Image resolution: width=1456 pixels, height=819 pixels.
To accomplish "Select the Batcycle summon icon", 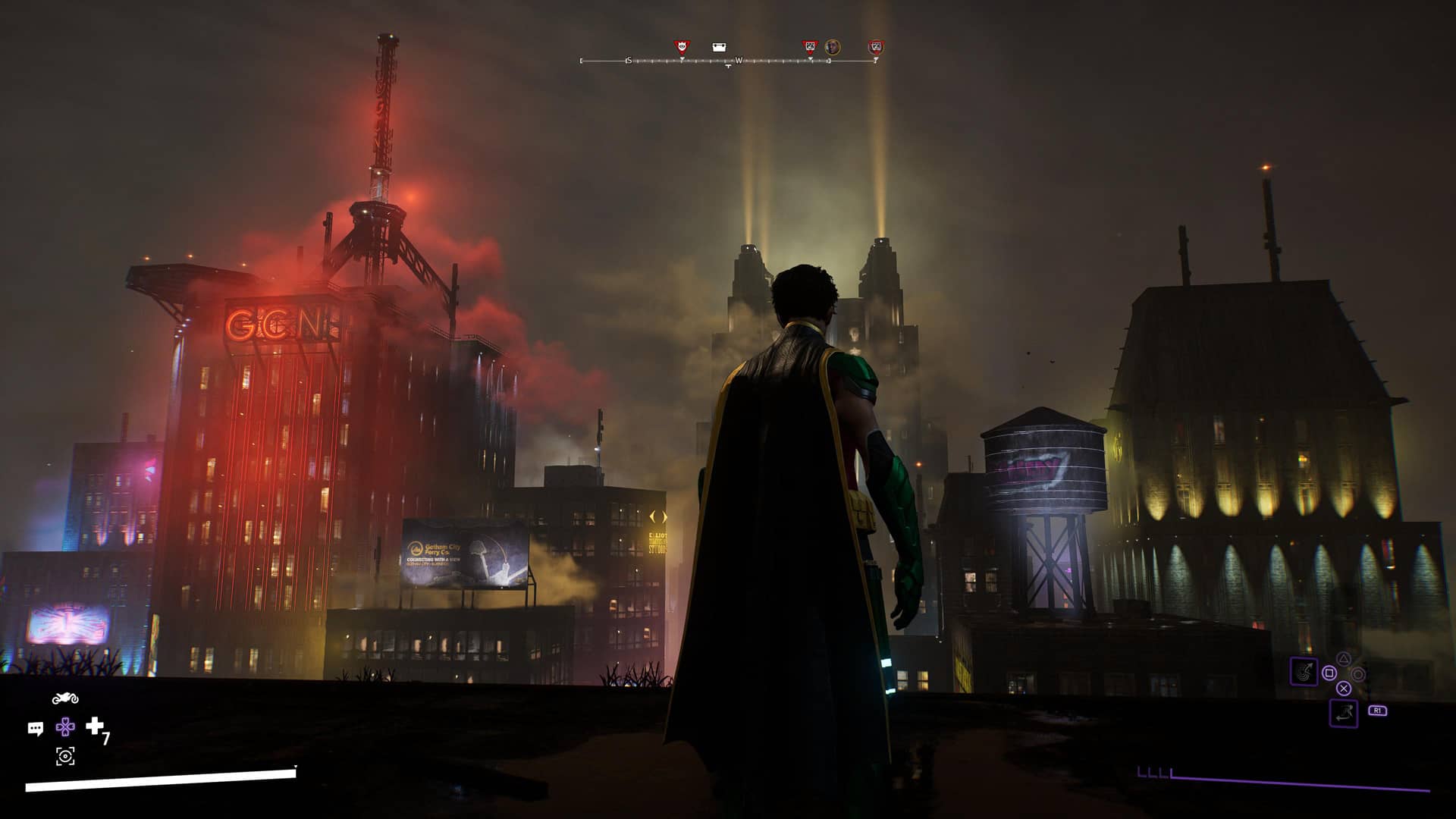I will pyautogui.click(x=64, y=697).
